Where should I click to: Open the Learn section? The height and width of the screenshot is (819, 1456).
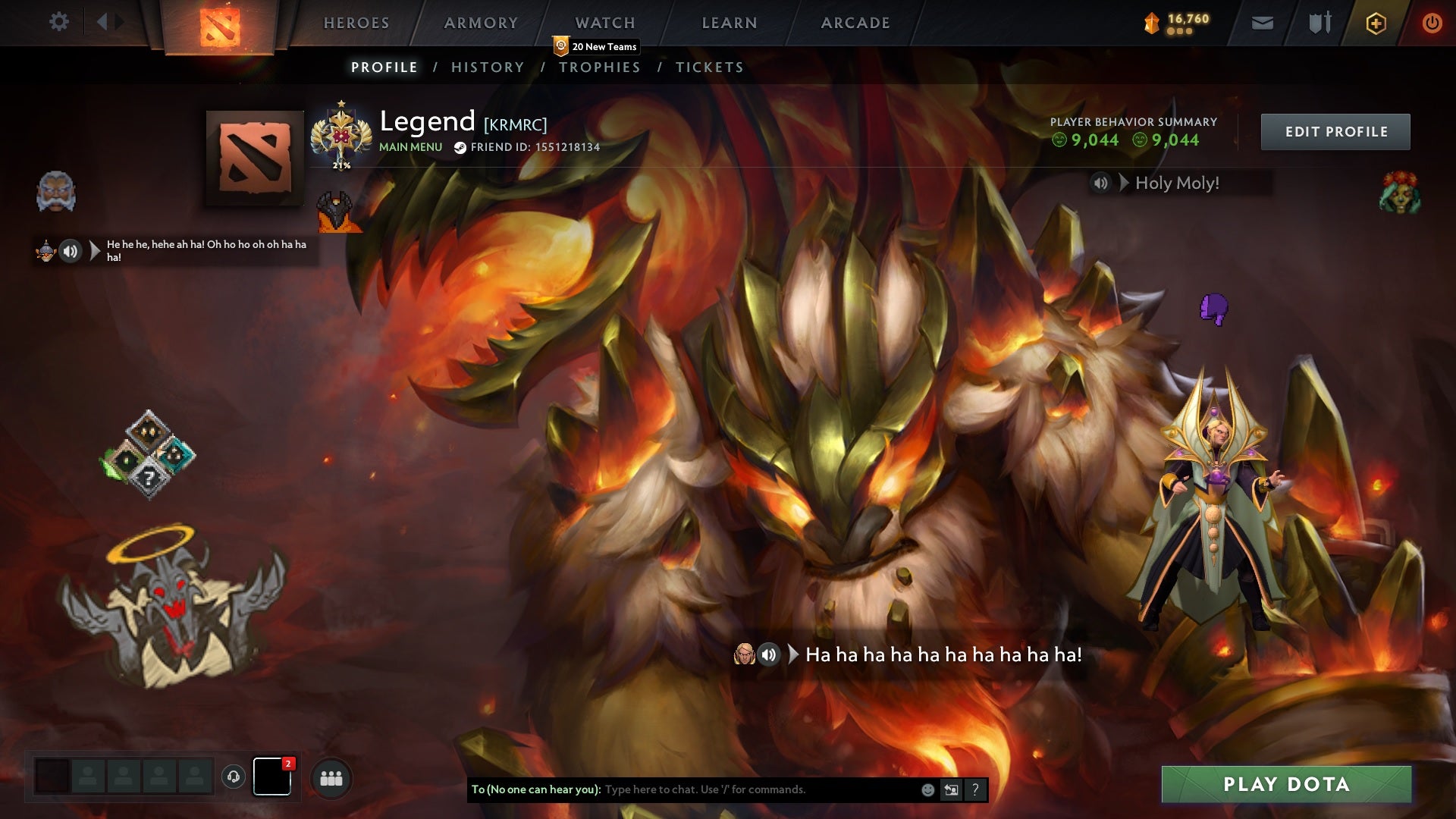tap(730, 23)
